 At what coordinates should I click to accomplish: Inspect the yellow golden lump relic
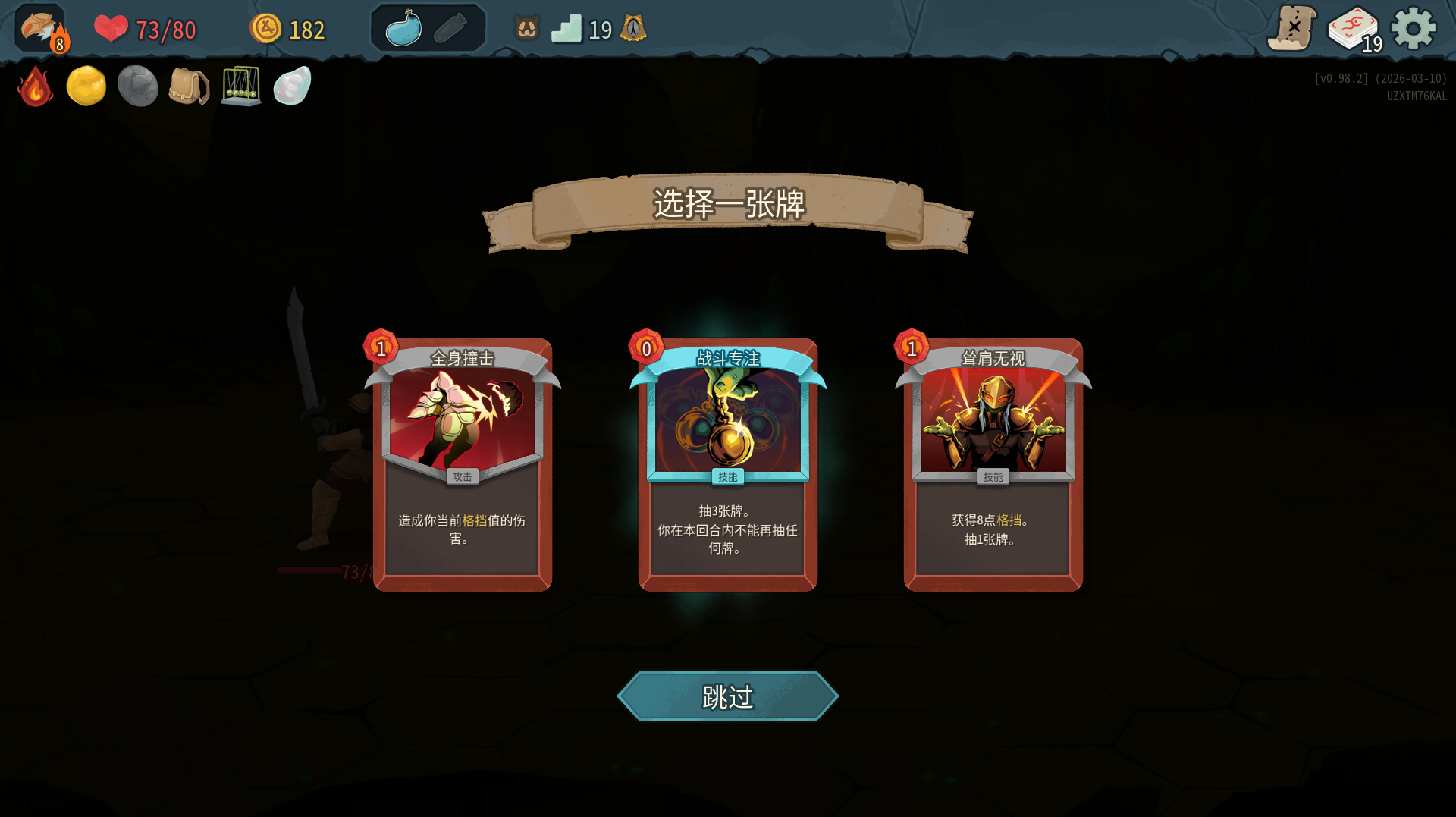click(86, 86)
